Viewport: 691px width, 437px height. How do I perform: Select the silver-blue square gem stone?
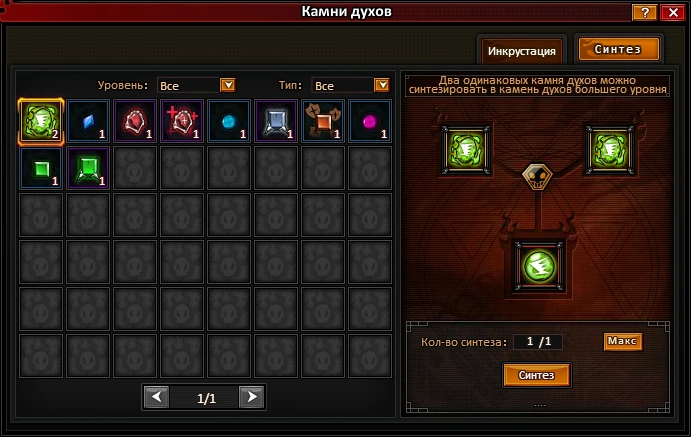click(x=276, y=121)
